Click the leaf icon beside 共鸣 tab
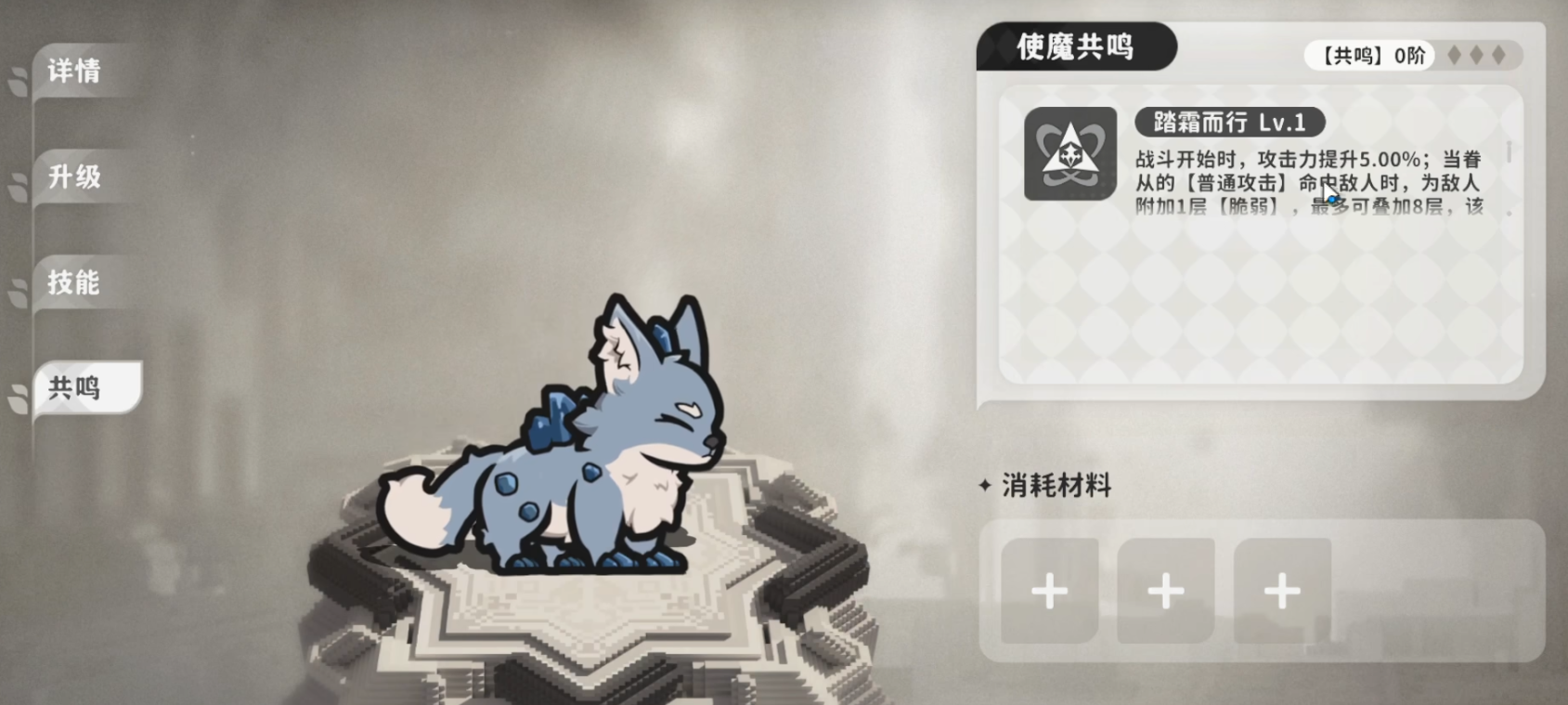Screen dimensions: 1568x705 (x=17, y=398)
